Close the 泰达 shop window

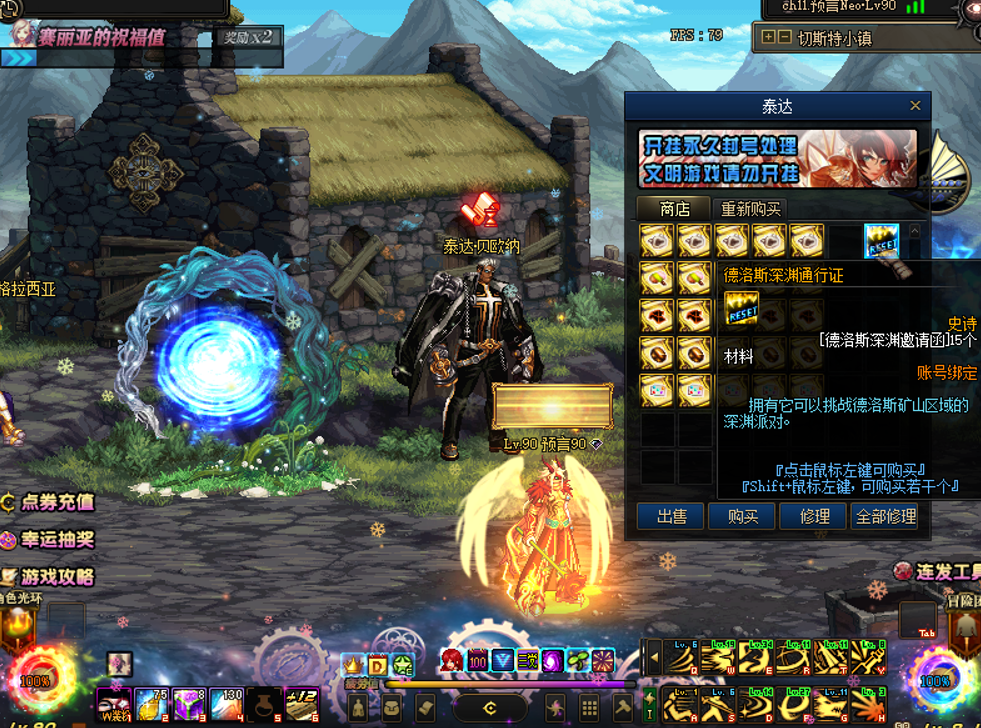(915, 106)
